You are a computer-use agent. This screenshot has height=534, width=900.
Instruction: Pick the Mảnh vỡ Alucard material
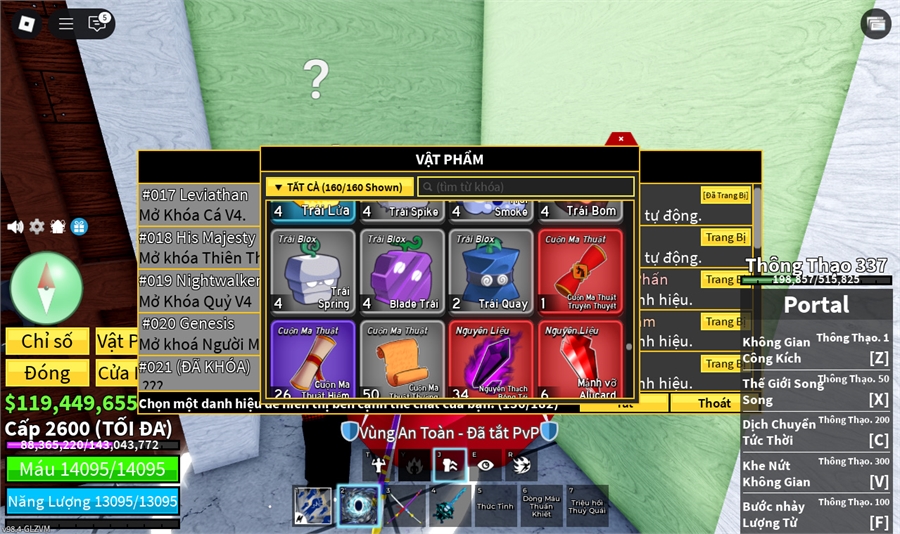point(580,360)
